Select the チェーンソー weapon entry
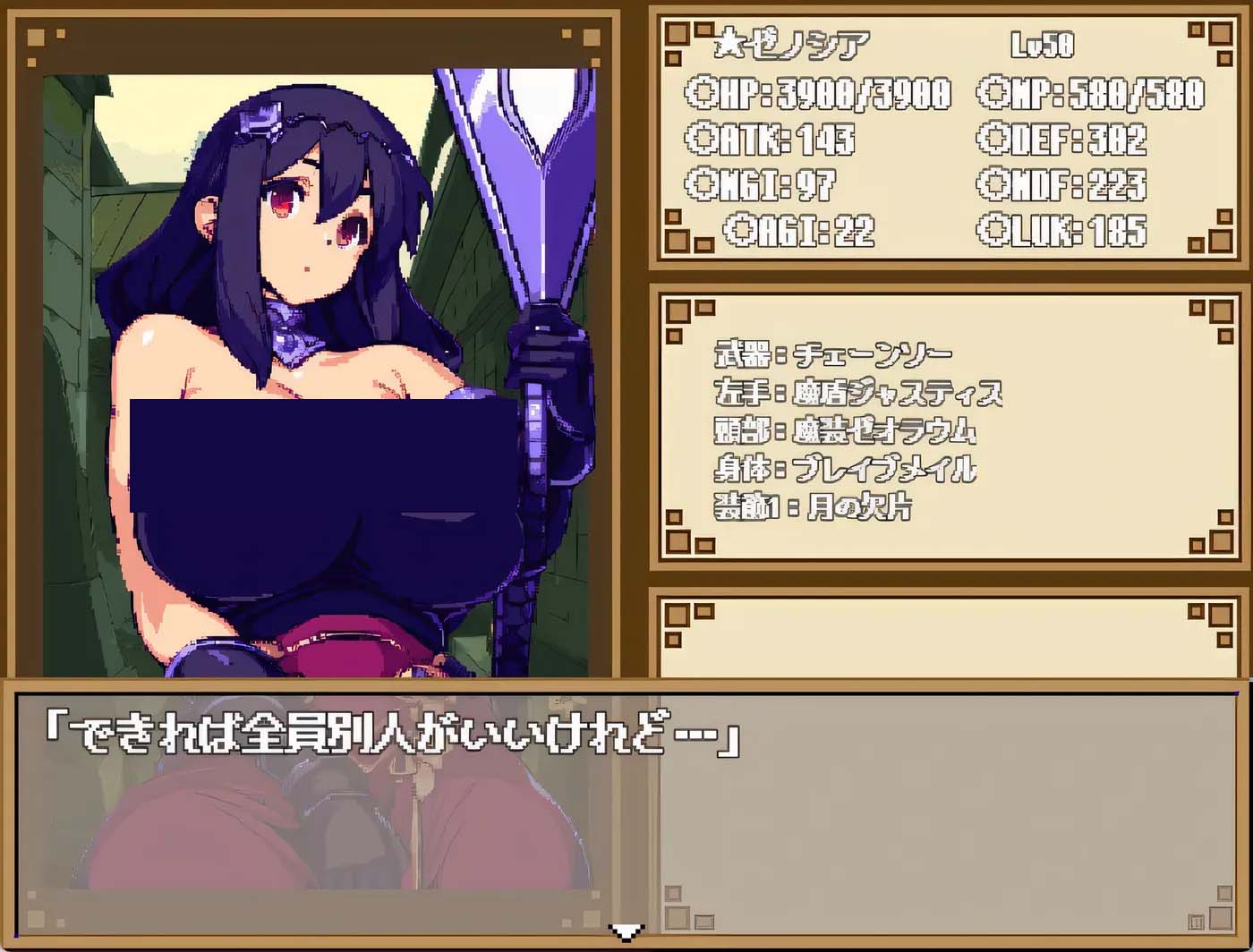The image size is (1253, 952). click(832, 353)
